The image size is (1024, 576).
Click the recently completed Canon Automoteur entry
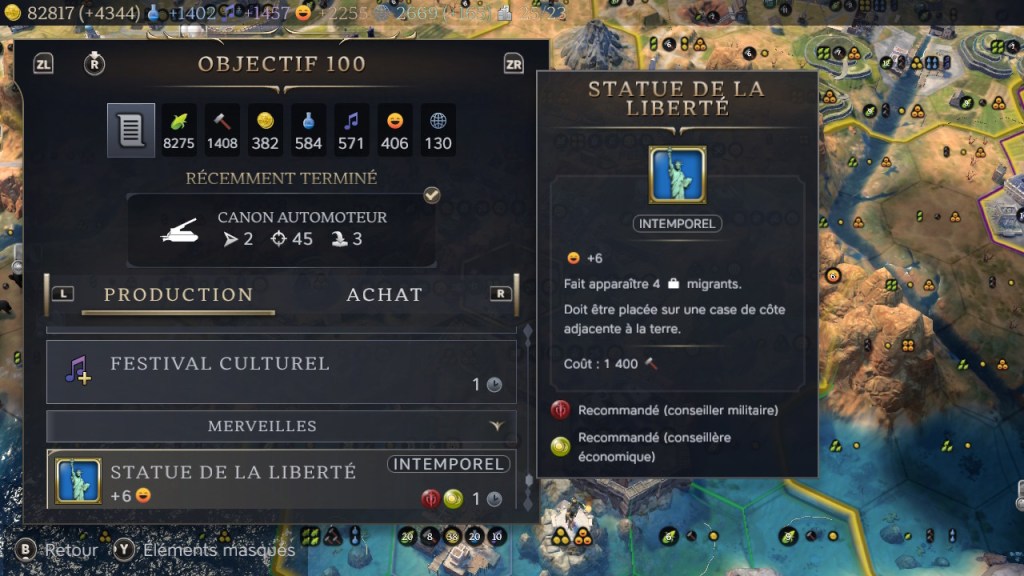pyautogui.click(x=281, y=230)
